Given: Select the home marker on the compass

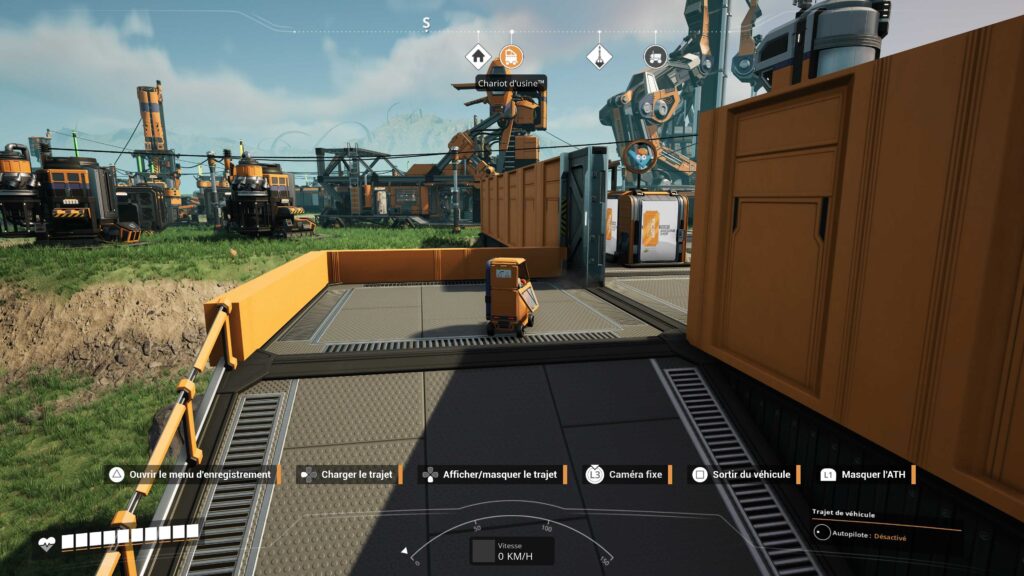Looking at the screenshot, I should 479,56.
